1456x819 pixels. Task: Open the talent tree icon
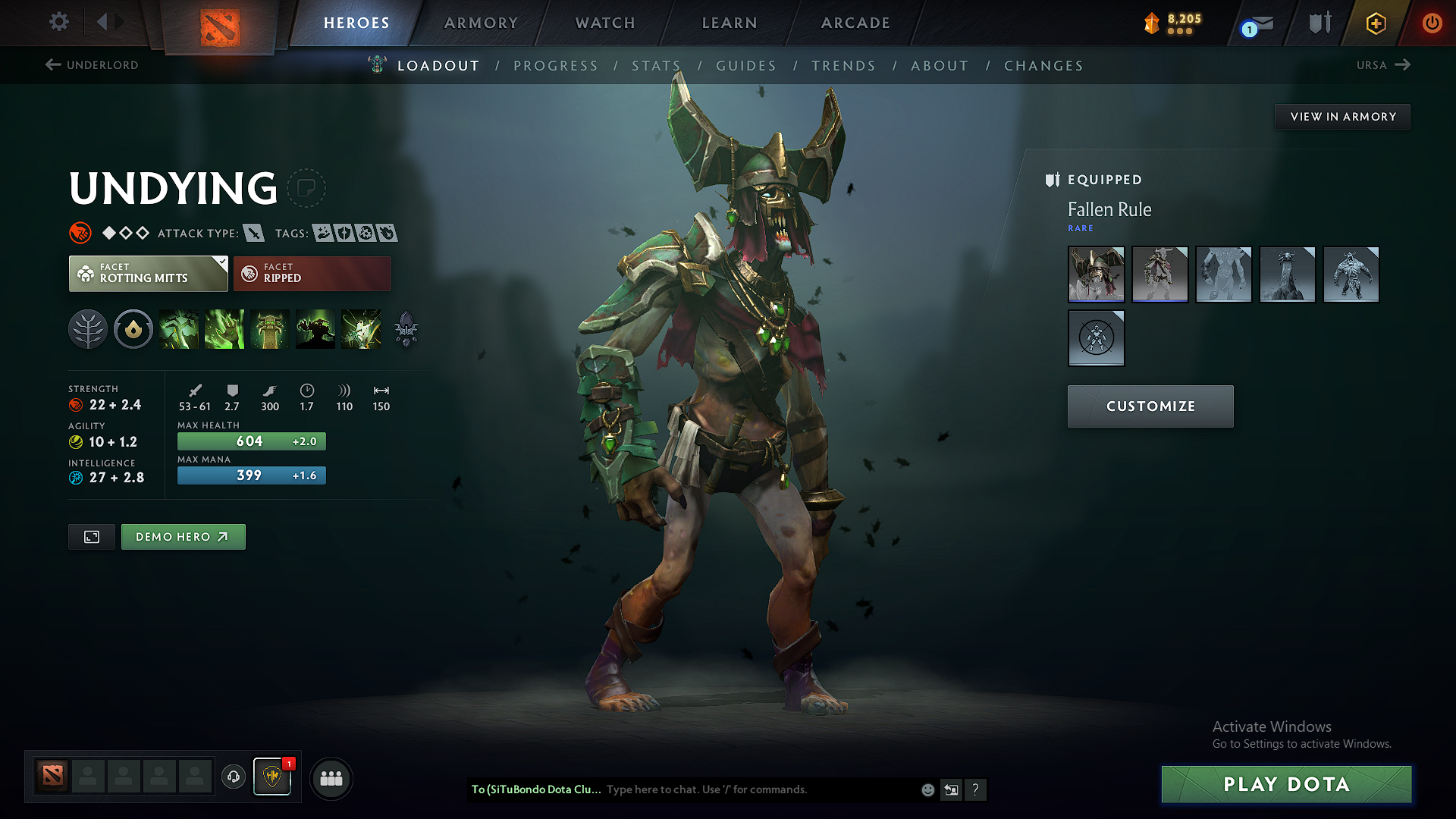(88, 329)
